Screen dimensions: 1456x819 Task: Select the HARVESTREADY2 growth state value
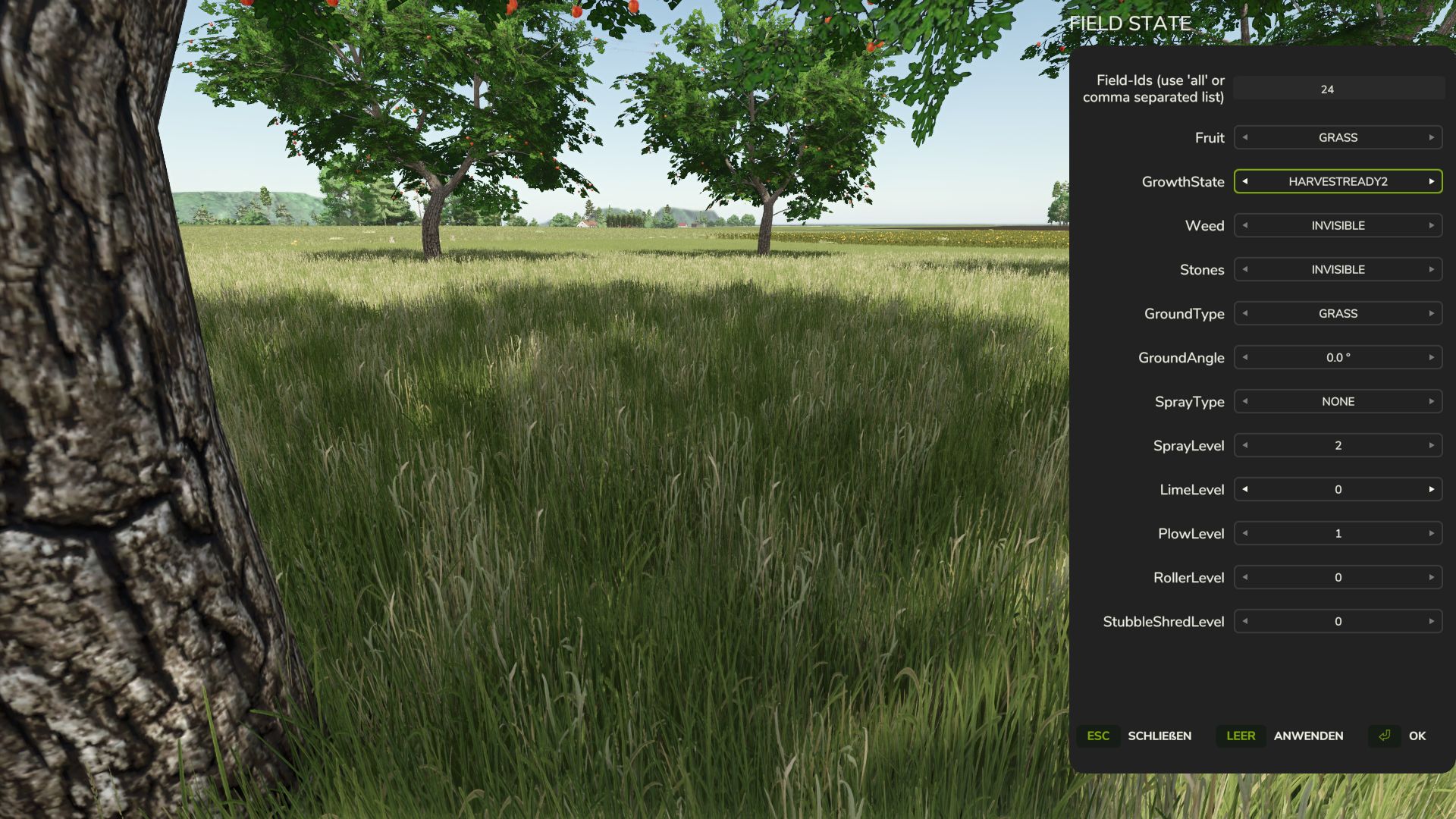point(1337,182)
